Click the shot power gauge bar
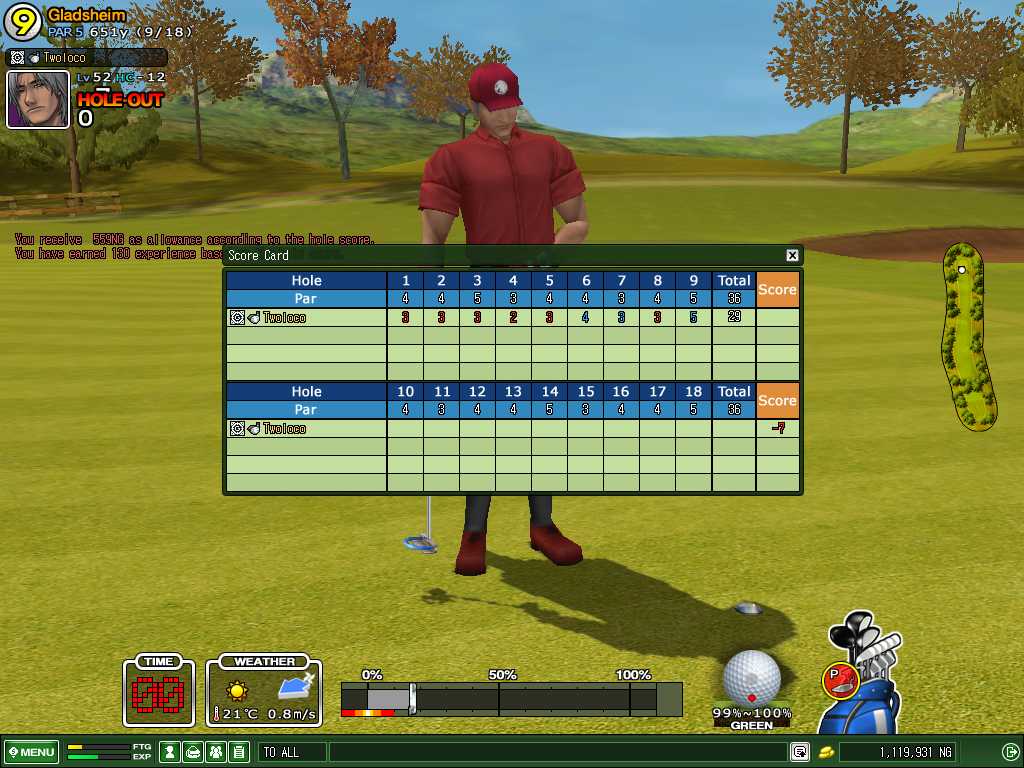The image size is (1024, 768). click(x=510, y=698)
